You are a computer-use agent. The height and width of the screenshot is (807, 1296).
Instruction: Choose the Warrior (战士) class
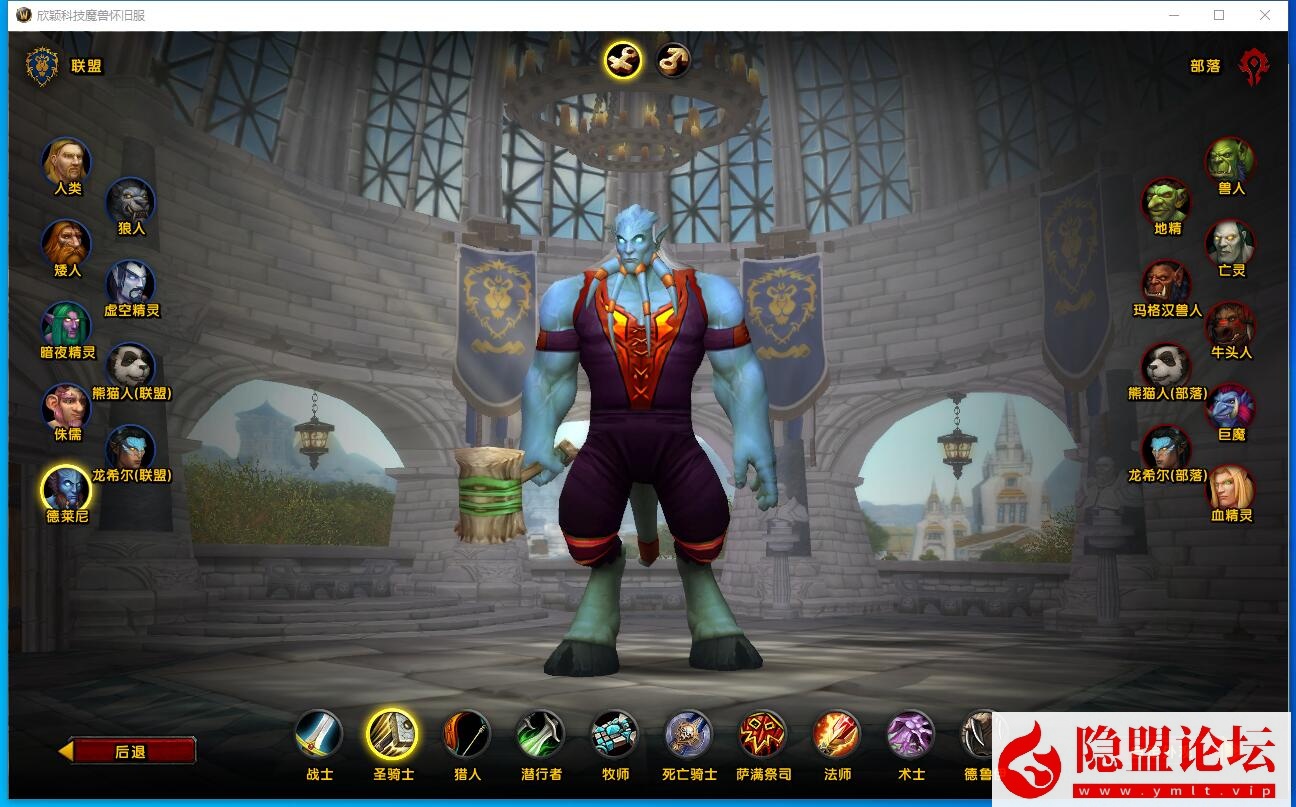coord(319,736)
